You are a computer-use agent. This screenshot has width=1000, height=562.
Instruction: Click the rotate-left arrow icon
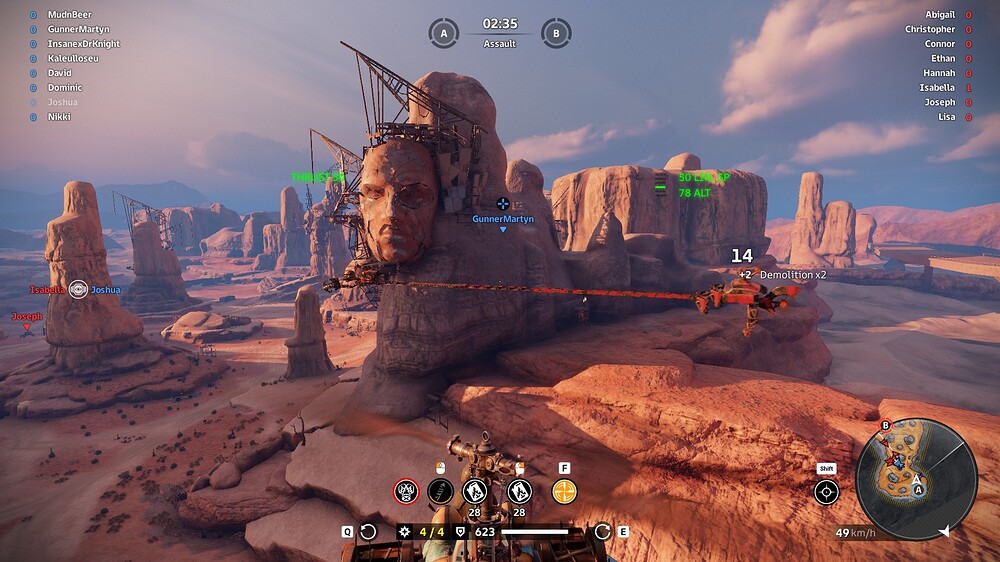click(x=368, y=532)
